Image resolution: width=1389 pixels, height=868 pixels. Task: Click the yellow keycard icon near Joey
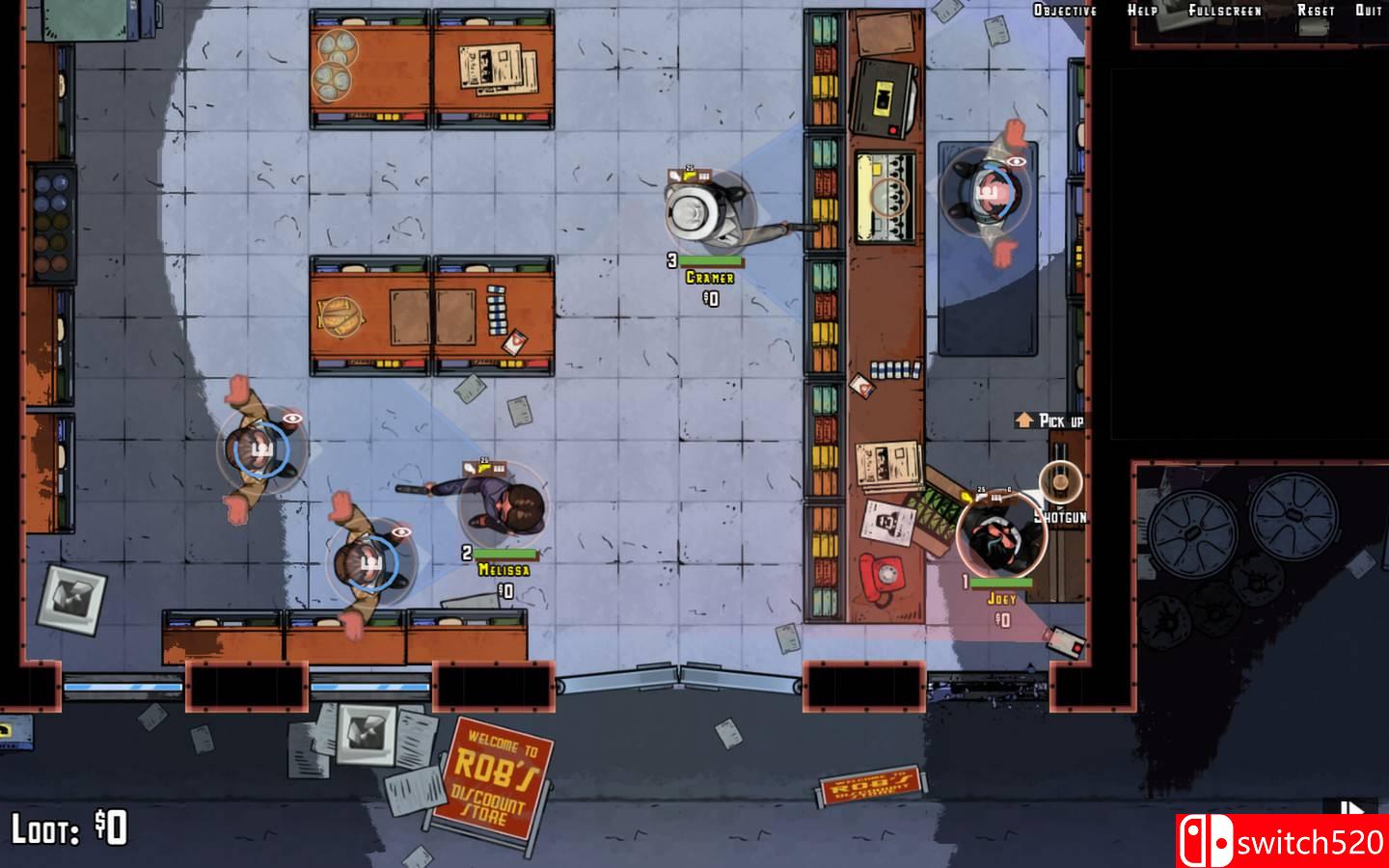pos(966,497)
